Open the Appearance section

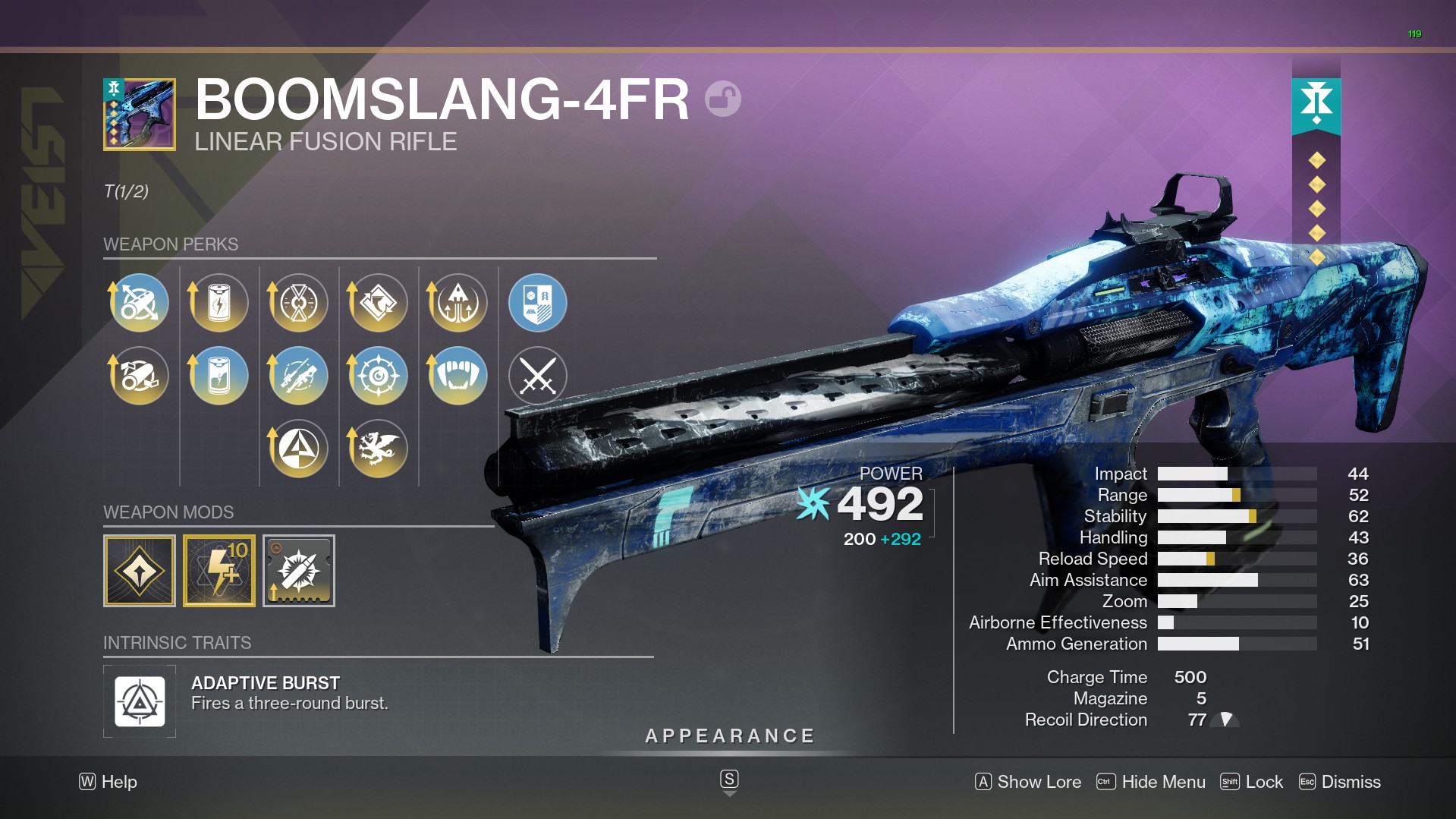[729, 736]
